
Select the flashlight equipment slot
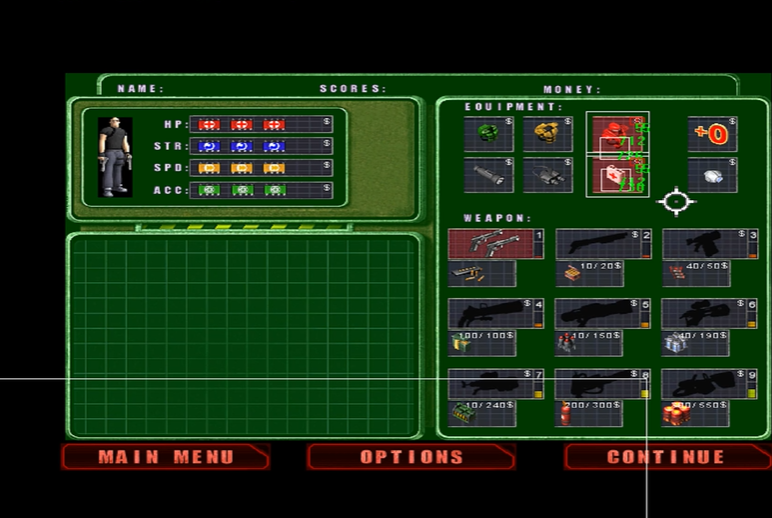pyautogui.click(x=488, y=175)
